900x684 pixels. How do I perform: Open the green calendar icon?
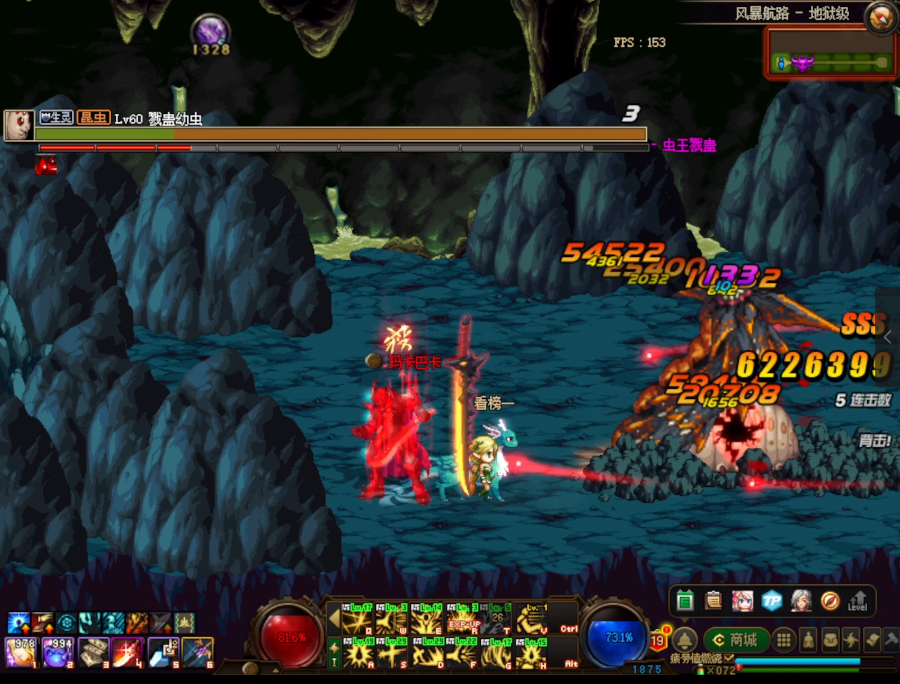coord(685,600)
